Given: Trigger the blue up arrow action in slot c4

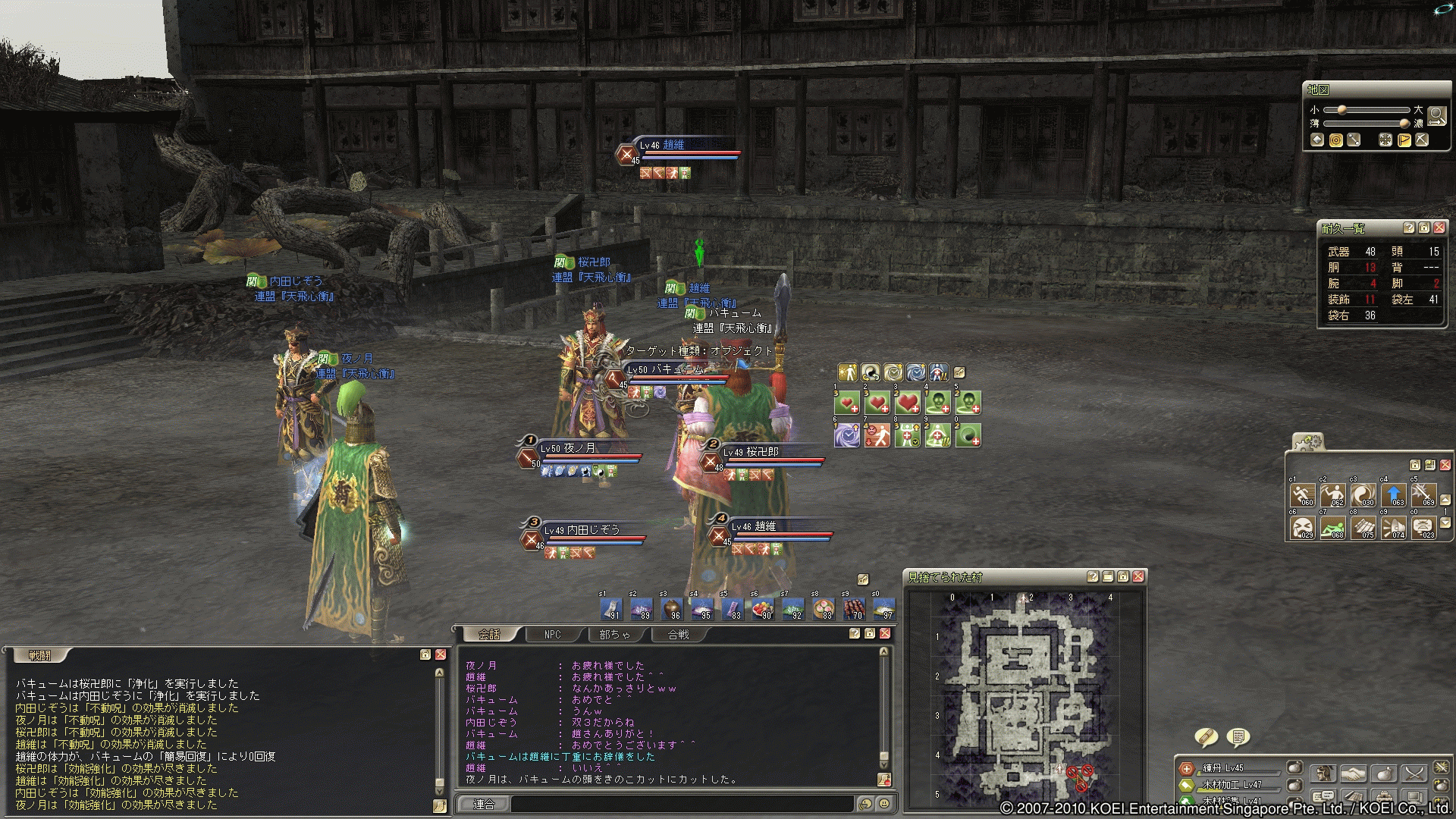Looking at the screenshot, I should (1393, 495).
